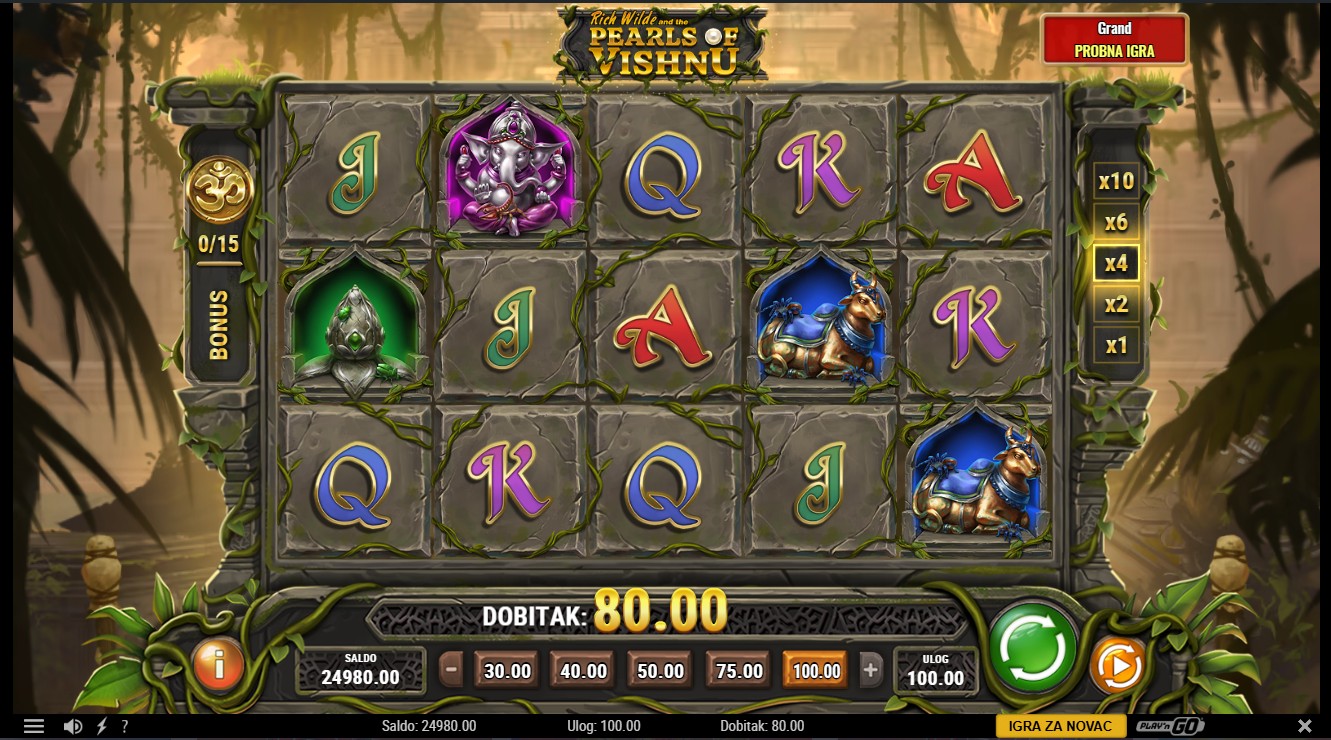Close the game with the X button
Screen dimensions: 1331x740
1304,726
